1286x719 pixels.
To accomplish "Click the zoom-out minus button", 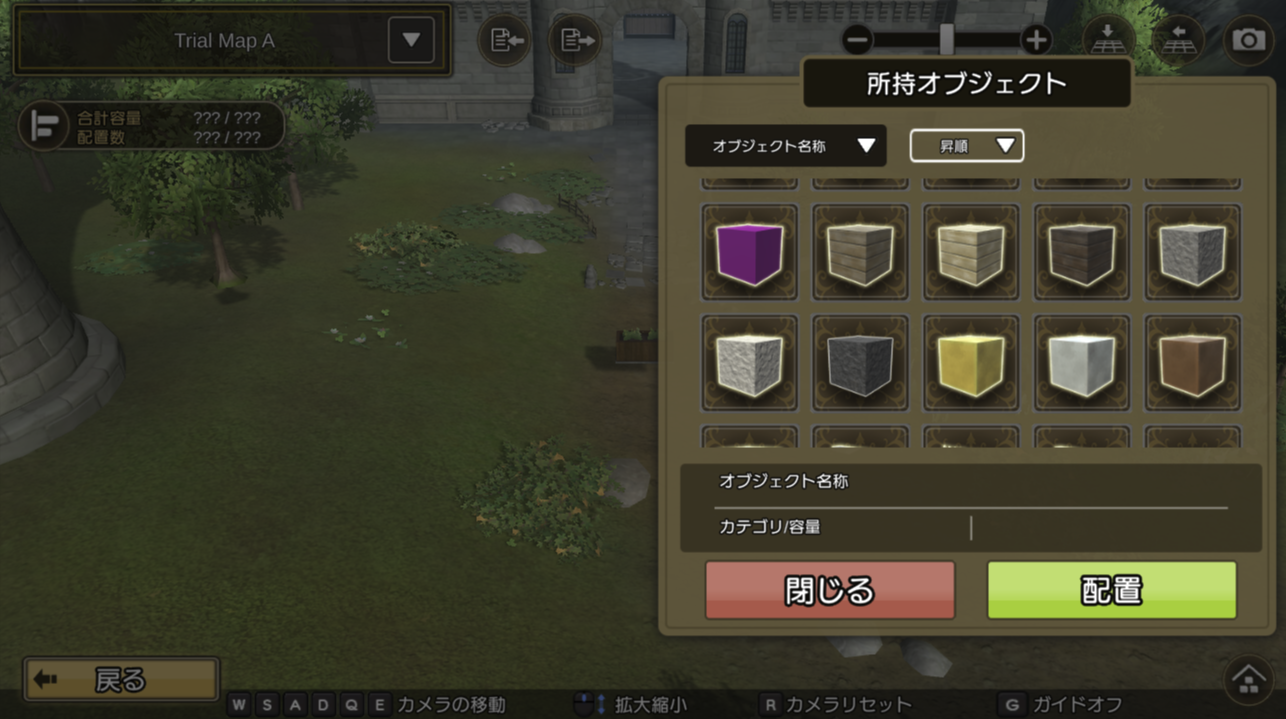I will coord(857,40).
